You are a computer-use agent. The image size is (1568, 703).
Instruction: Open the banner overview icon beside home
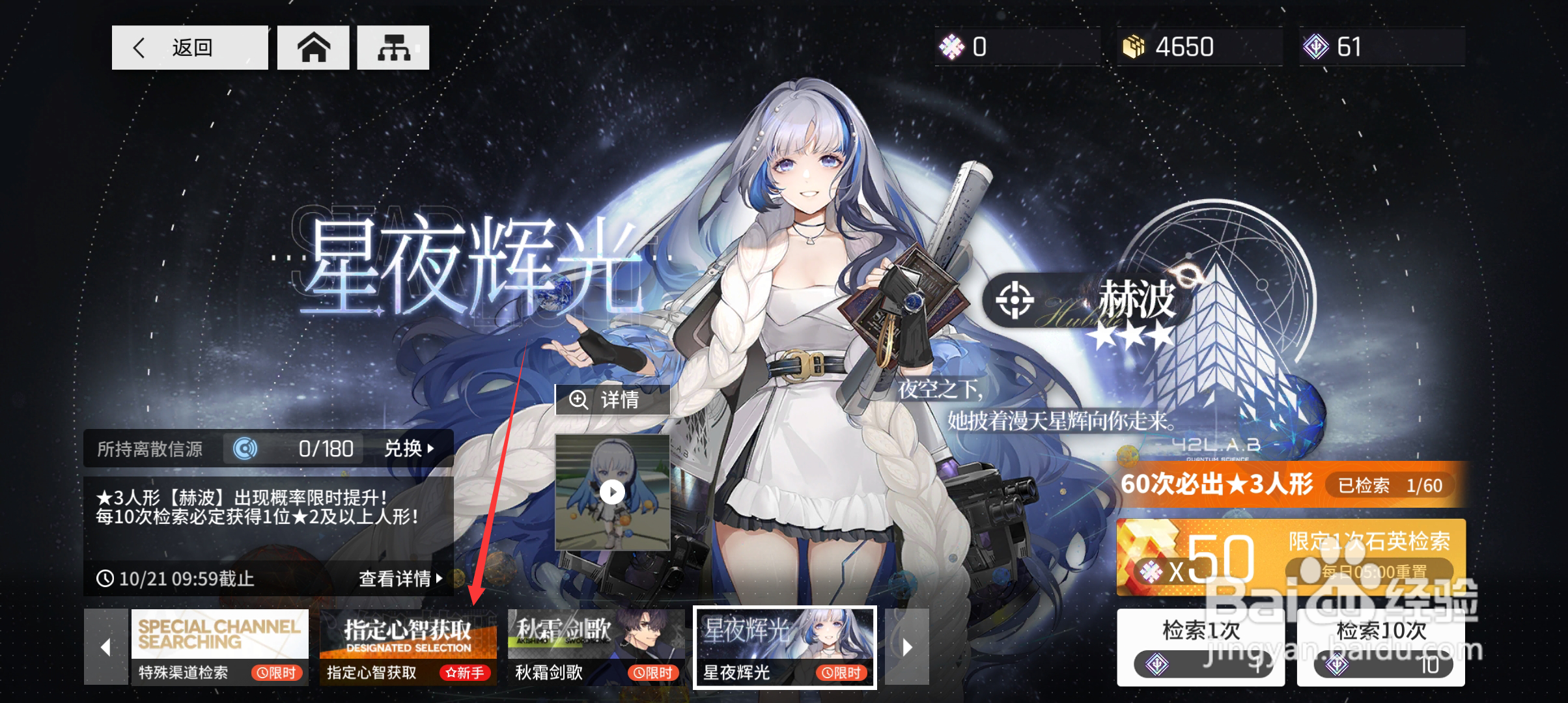tap(392, 47)
